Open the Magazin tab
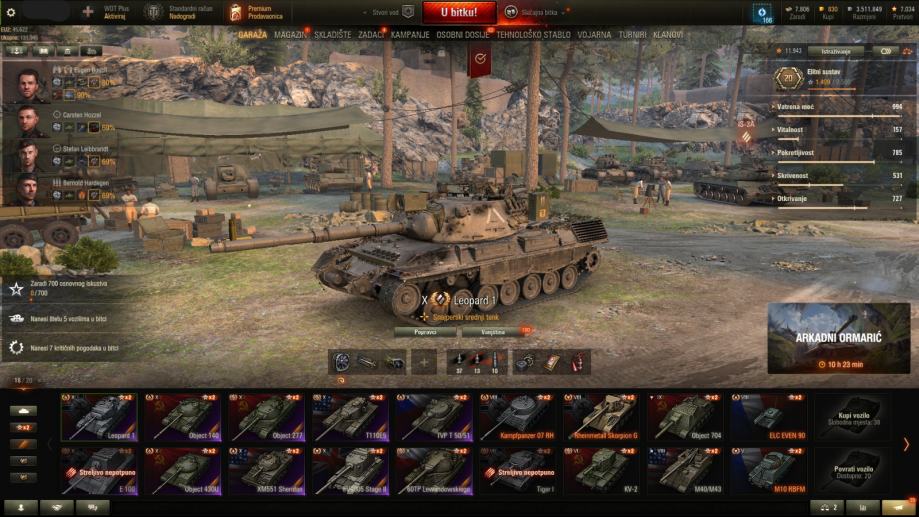 [290, 34]
